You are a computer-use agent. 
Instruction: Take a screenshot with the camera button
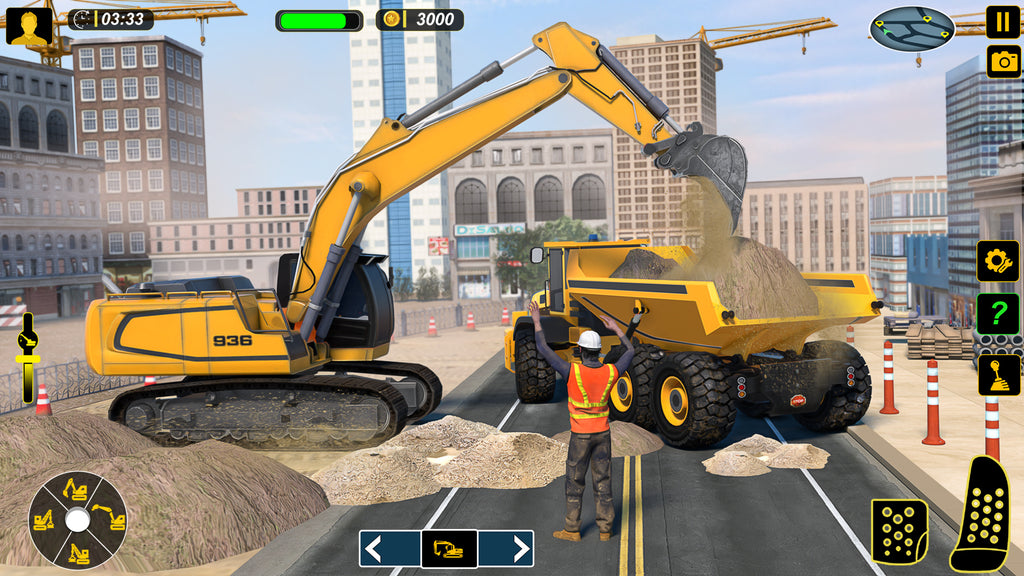point(1003,61)
